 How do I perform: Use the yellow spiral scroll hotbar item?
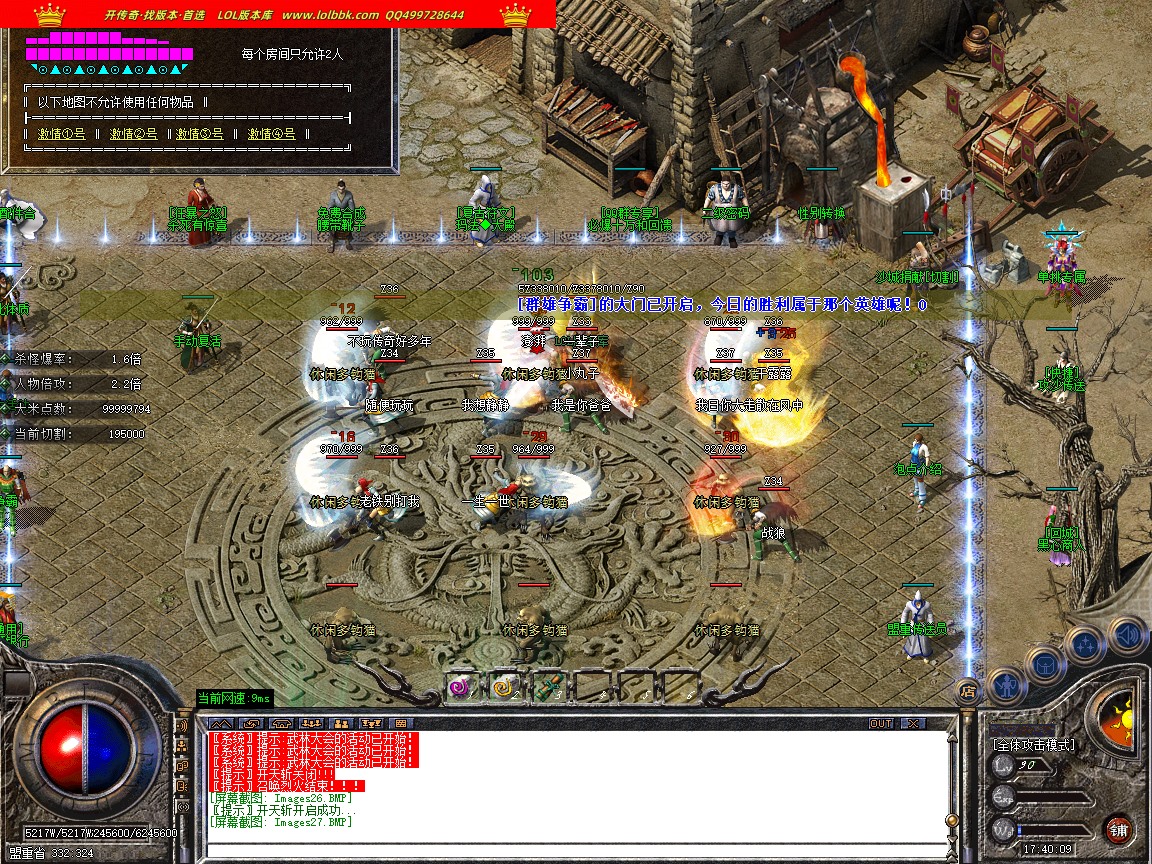(x=505, y=686)
